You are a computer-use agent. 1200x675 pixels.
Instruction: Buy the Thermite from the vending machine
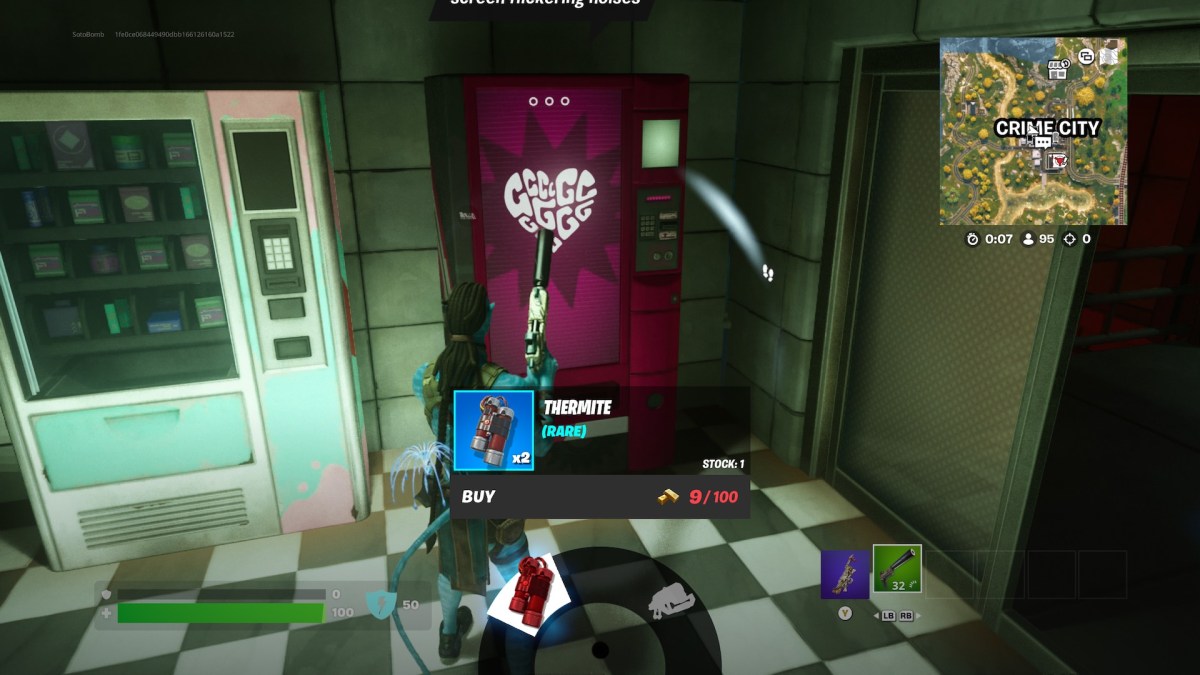(599, 496)
